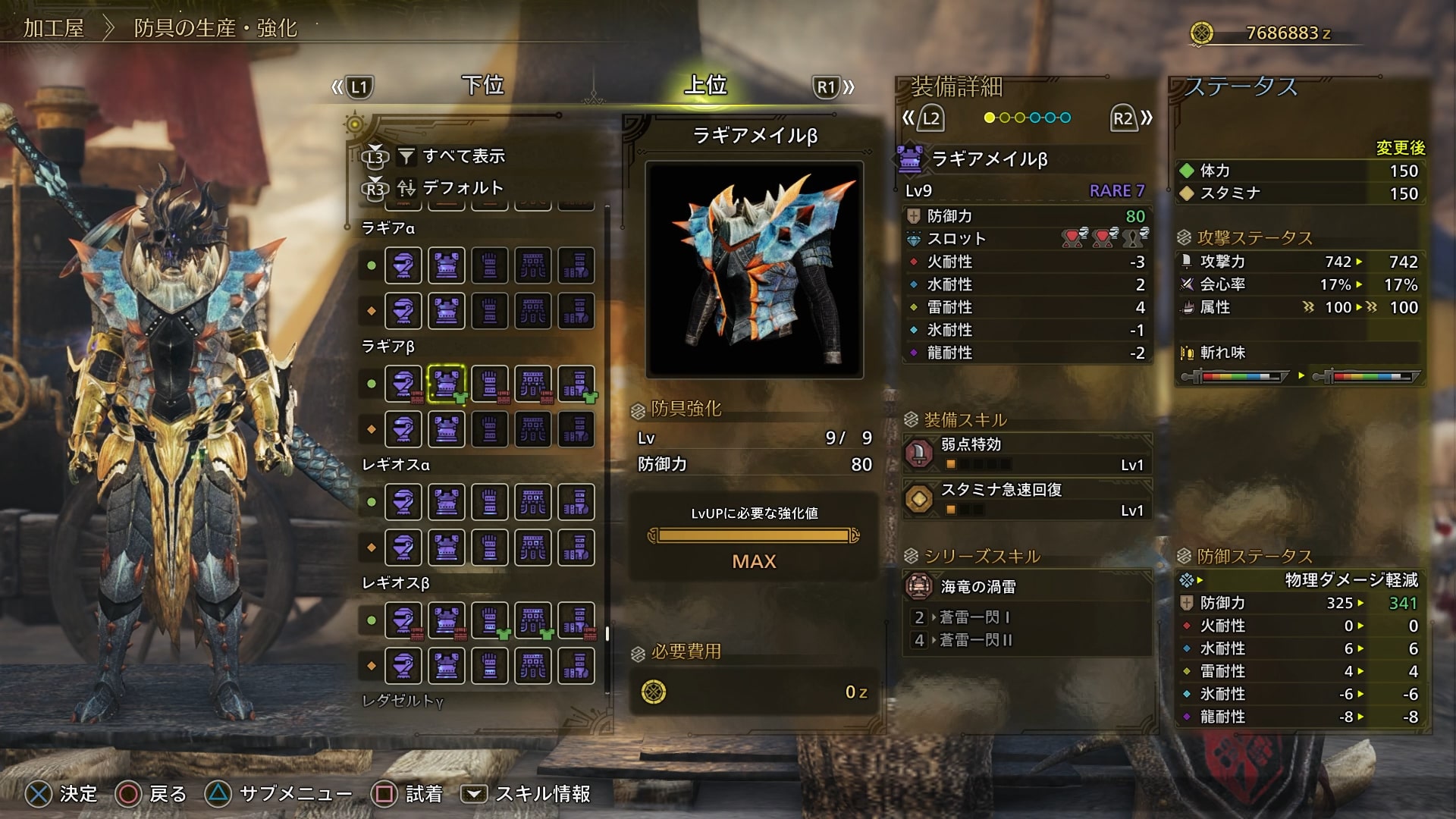Select the スタミナ急速回復 skill row

pyautogui.click(x=1027, y=499)
